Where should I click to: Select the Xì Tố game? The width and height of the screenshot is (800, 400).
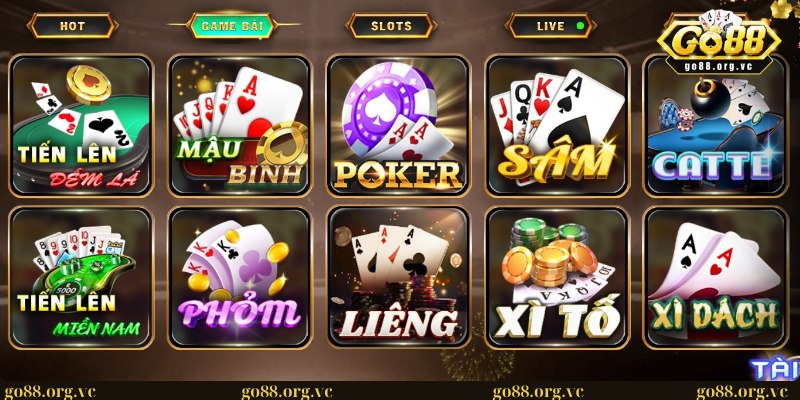click(x=556, y=275)
